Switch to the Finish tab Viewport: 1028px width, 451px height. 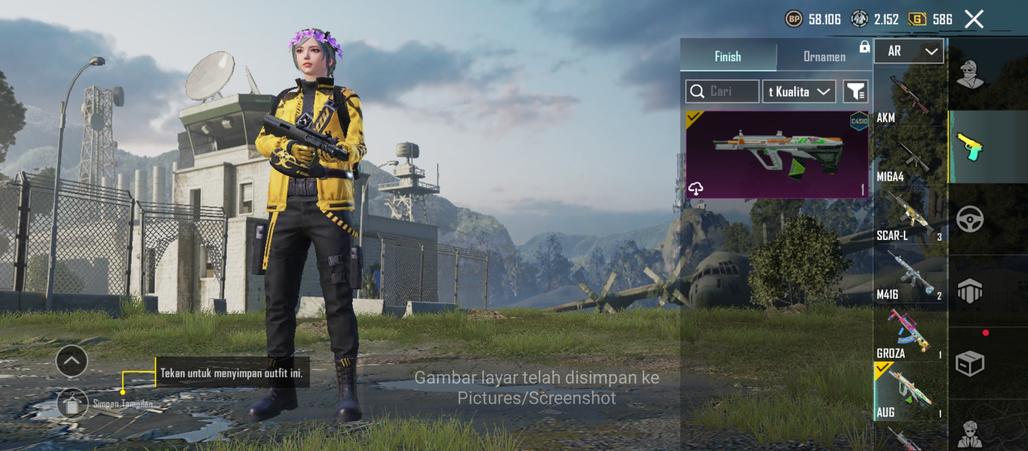tap(728, 57)
